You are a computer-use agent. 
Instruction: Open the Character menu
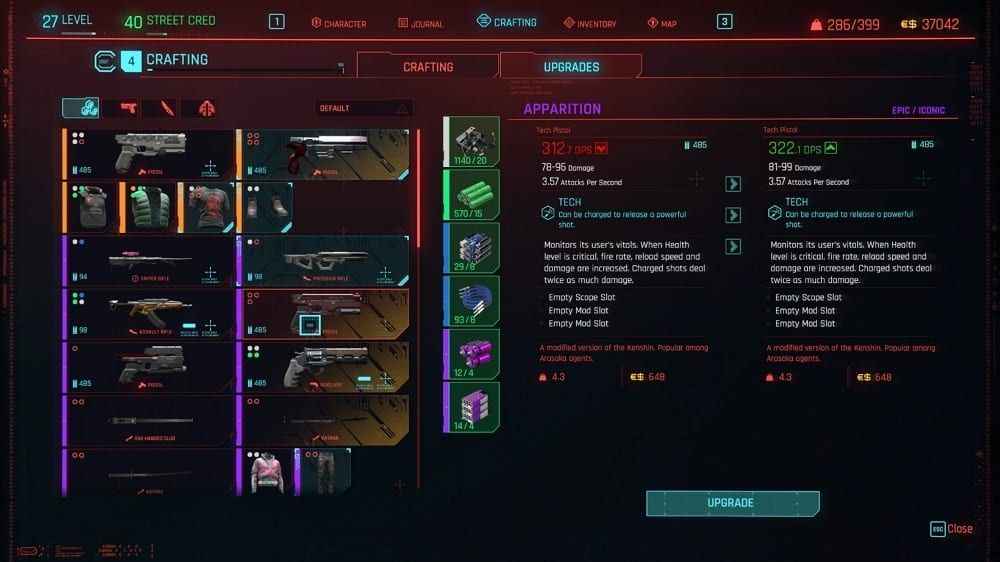pyautogui.click(x=339, y=23)
